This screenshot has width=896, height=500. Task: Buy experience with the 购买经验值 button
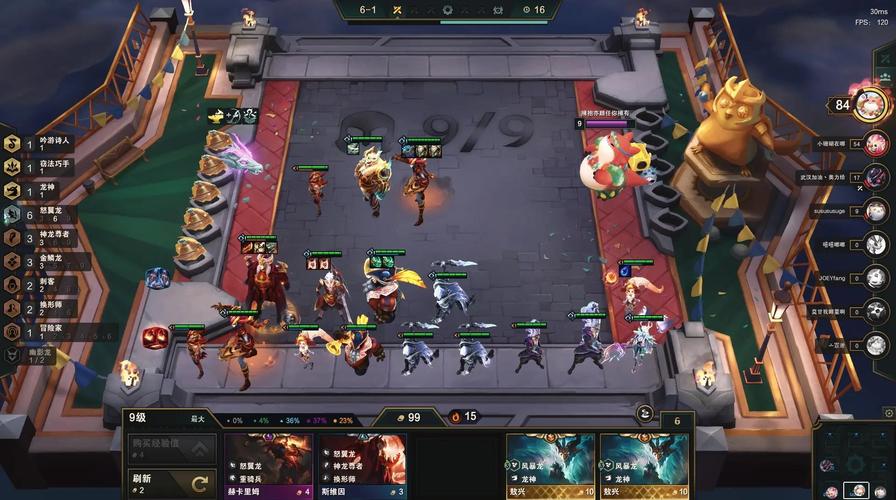pyautogui.click(x=170, y=448)
